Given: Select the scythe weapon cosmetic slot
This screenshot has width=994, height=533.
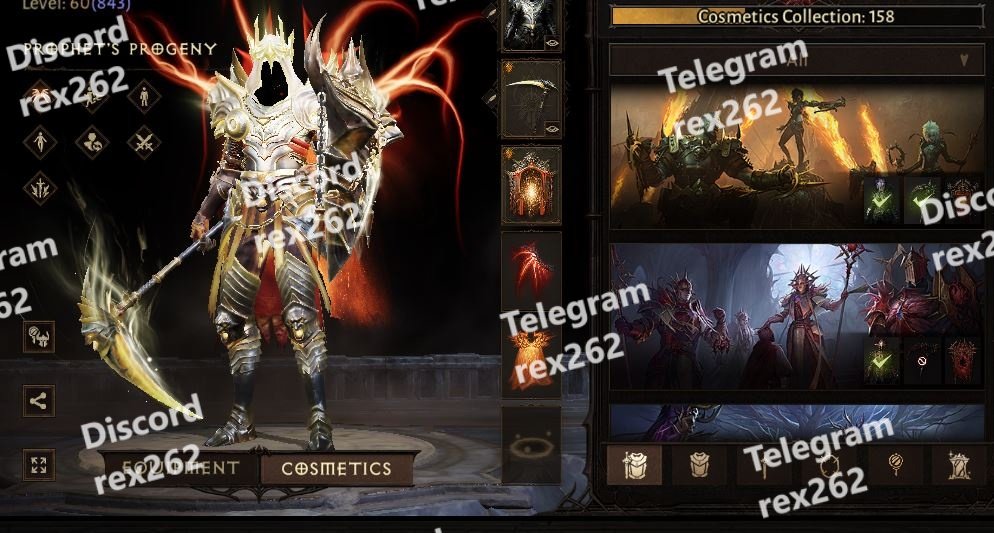Looking at the screenshot, I should pyautogui.click(x=530, y=98).
